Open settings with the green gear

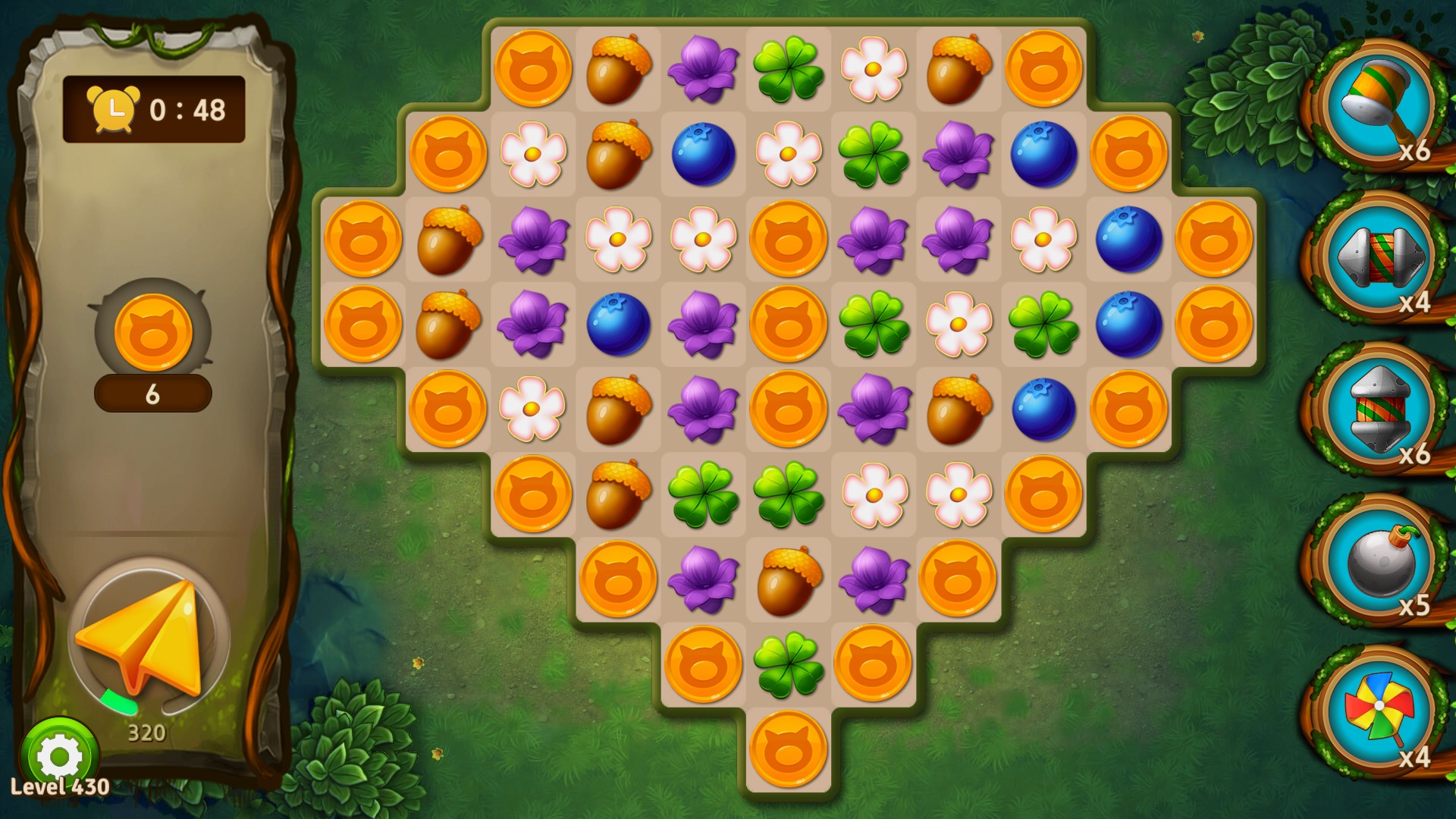coord(59,755)
